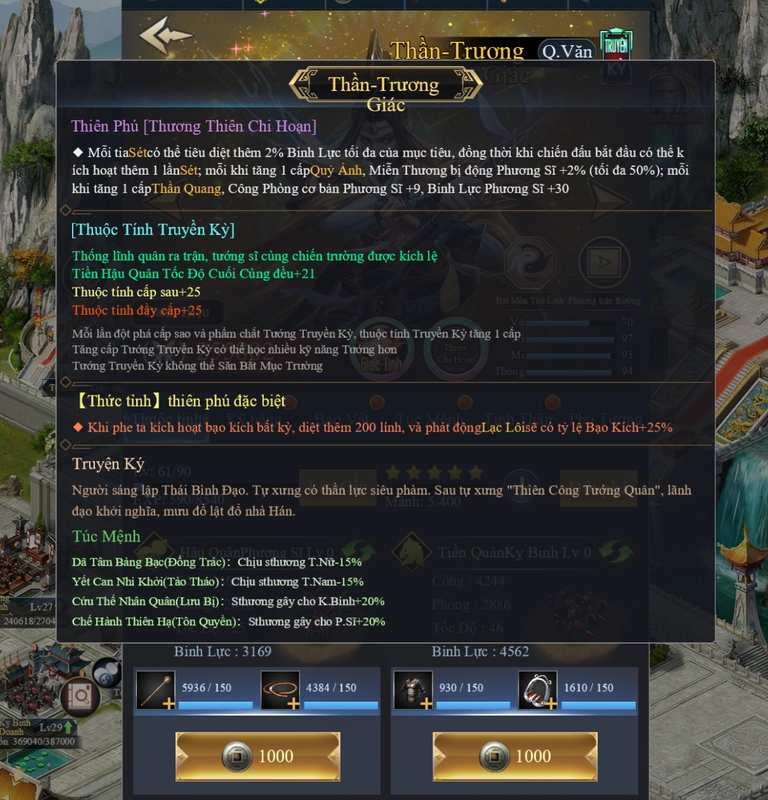
Task: Choose the bronze ring equipment slot
Action: pyautogui.click(x=280, y=689)
